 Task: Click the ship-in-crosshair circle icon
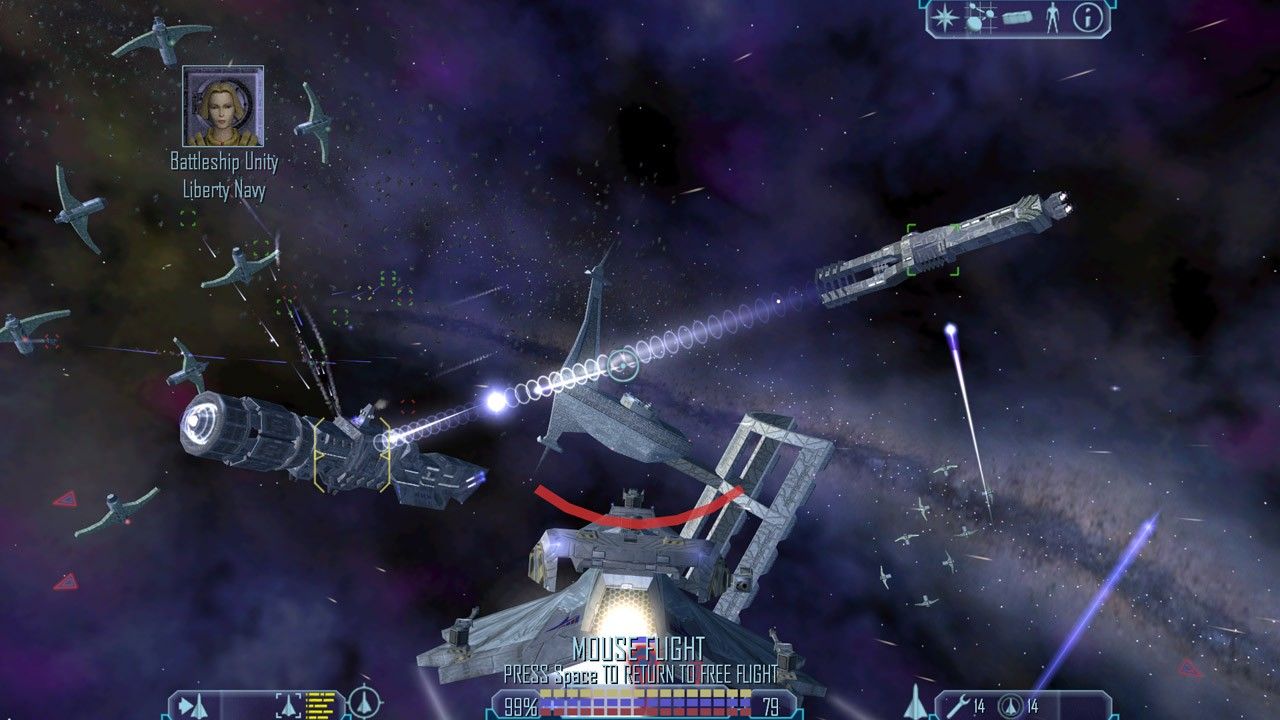tap(364, 704)
